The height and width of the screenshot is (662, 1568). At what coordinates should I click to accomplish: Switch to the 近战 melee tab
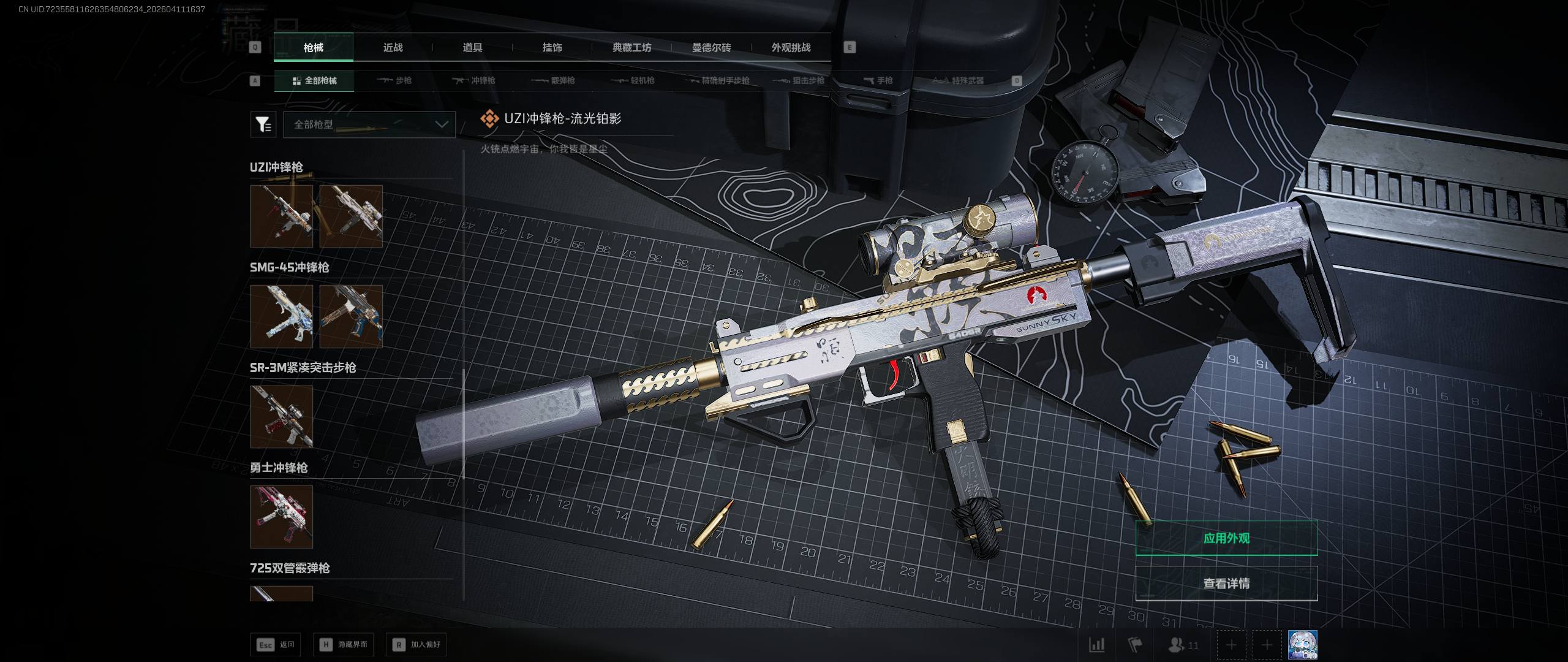[x=393, y=47]
